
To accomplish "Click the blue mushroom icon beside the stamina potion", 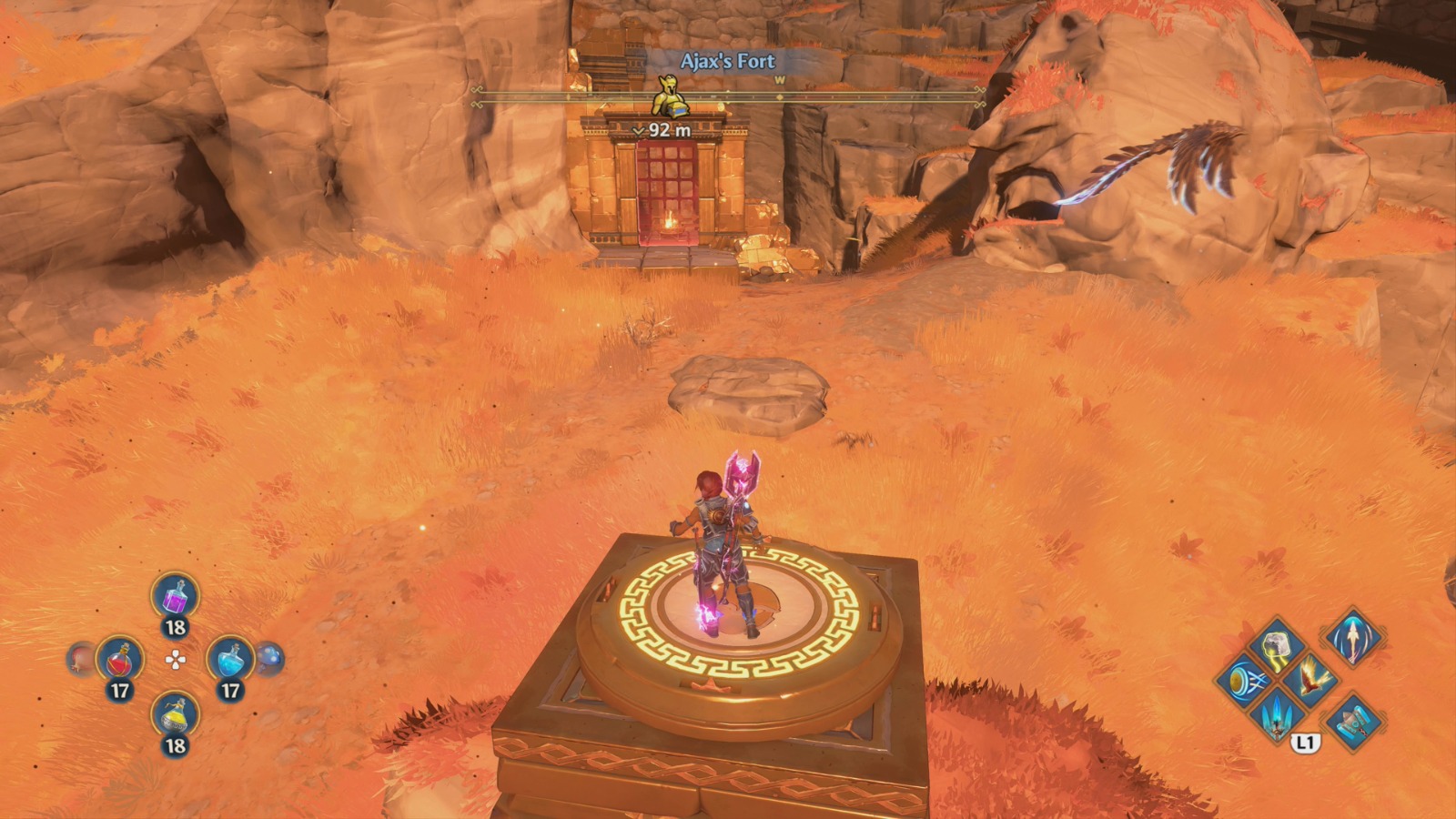I will click(270, 658).
